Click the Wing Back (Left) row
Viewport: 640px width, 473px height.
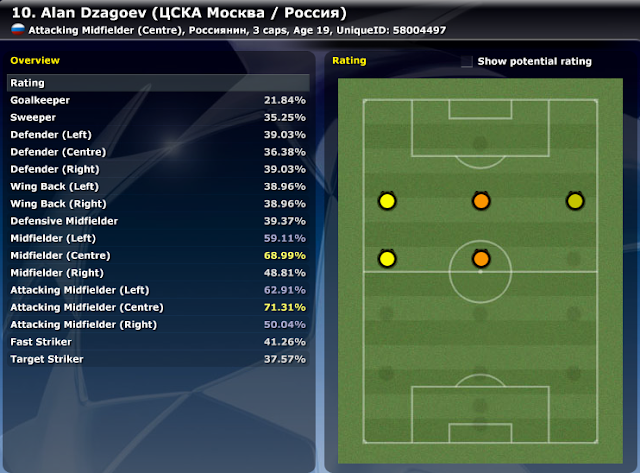[x=158, y=187]
